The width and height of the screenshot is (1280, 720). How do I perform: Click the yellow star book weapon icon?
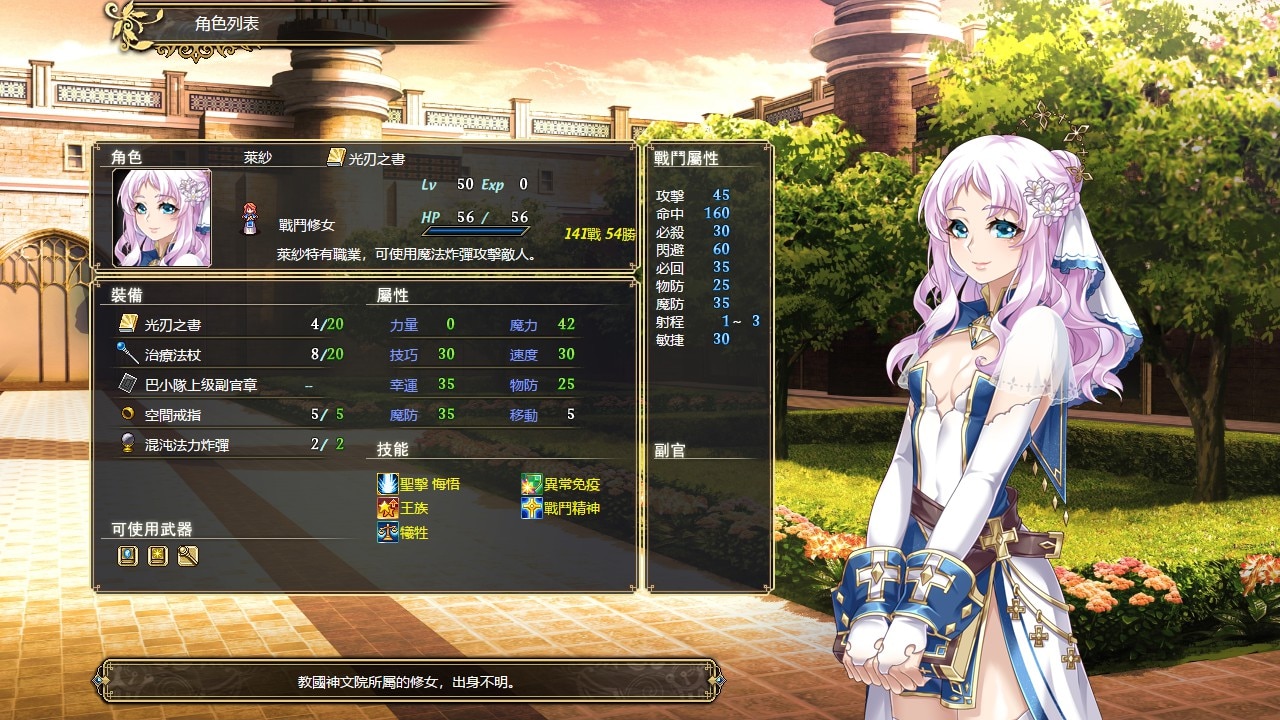(x=157, y=556)
